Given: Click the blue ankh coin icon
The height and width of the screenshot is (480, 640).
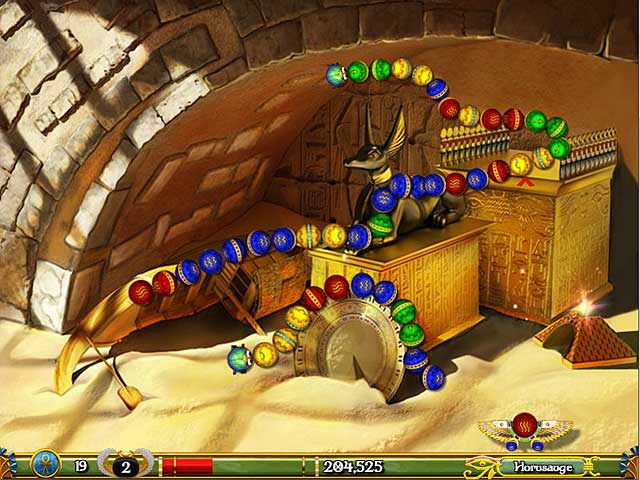Looking at the screenshot, I should 46,465.
